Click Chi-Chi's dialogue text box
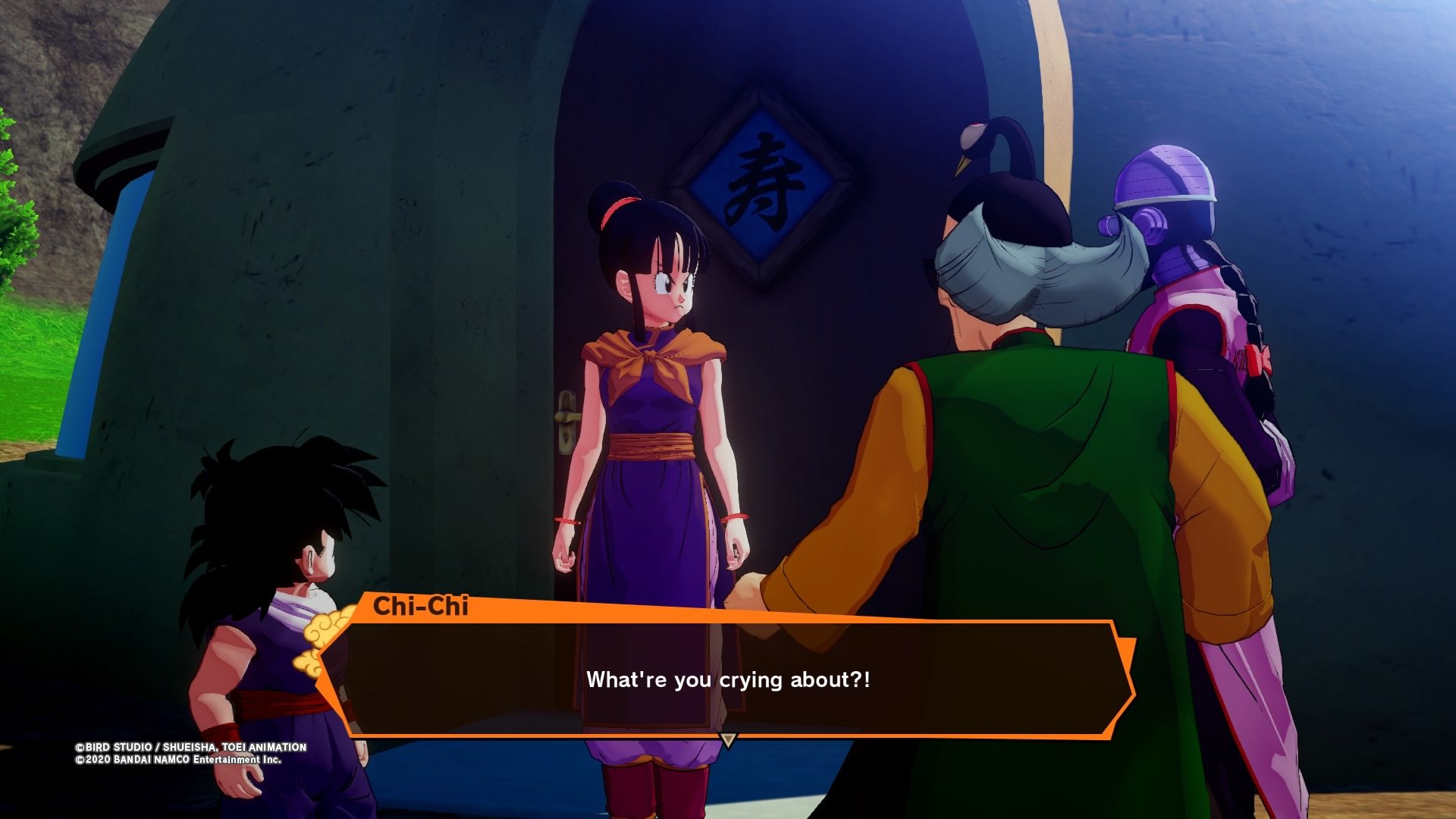The image size is (1456, 819). click(726, 679)
